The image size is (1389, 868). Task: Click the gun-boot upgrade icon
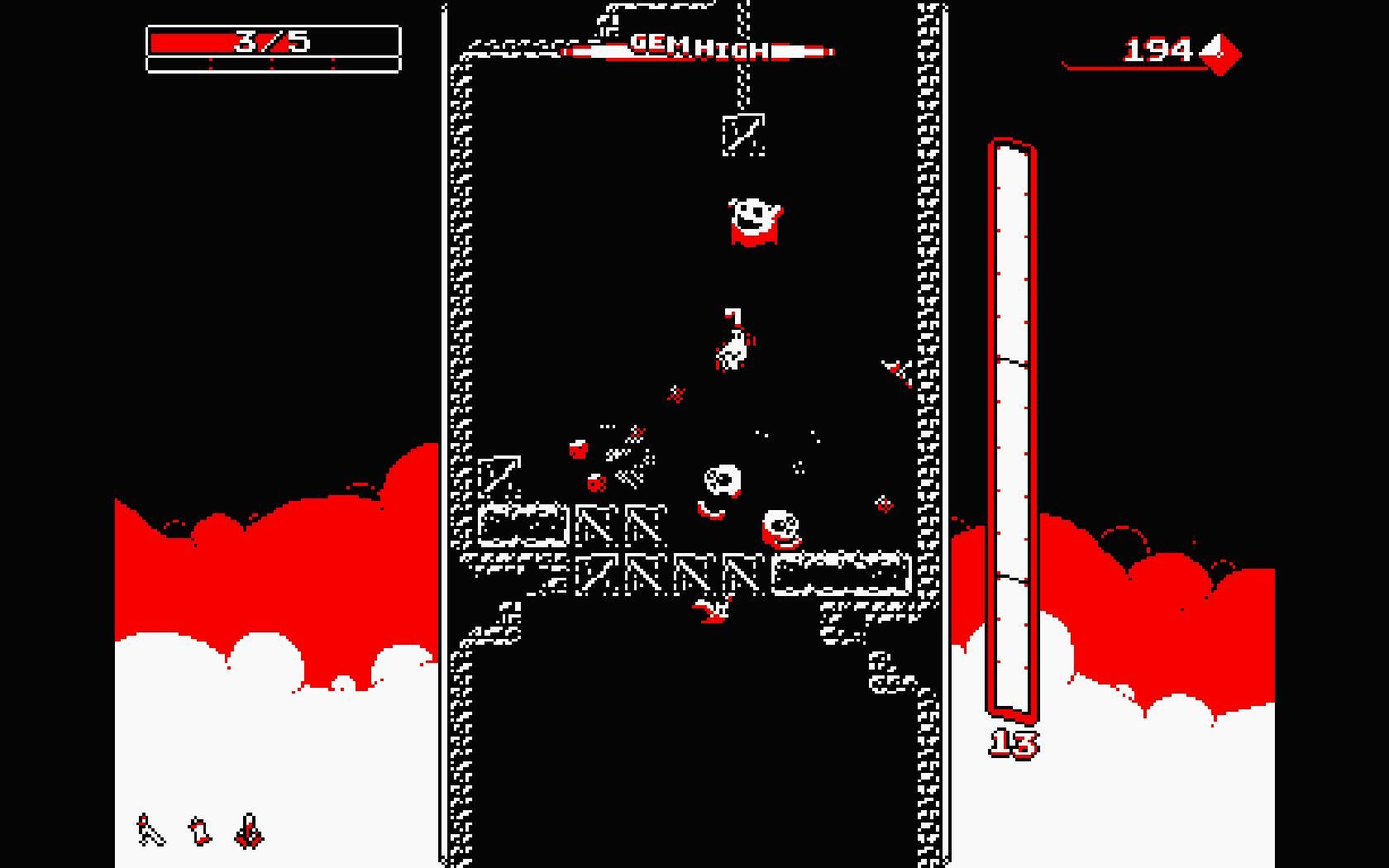[199, 829]
